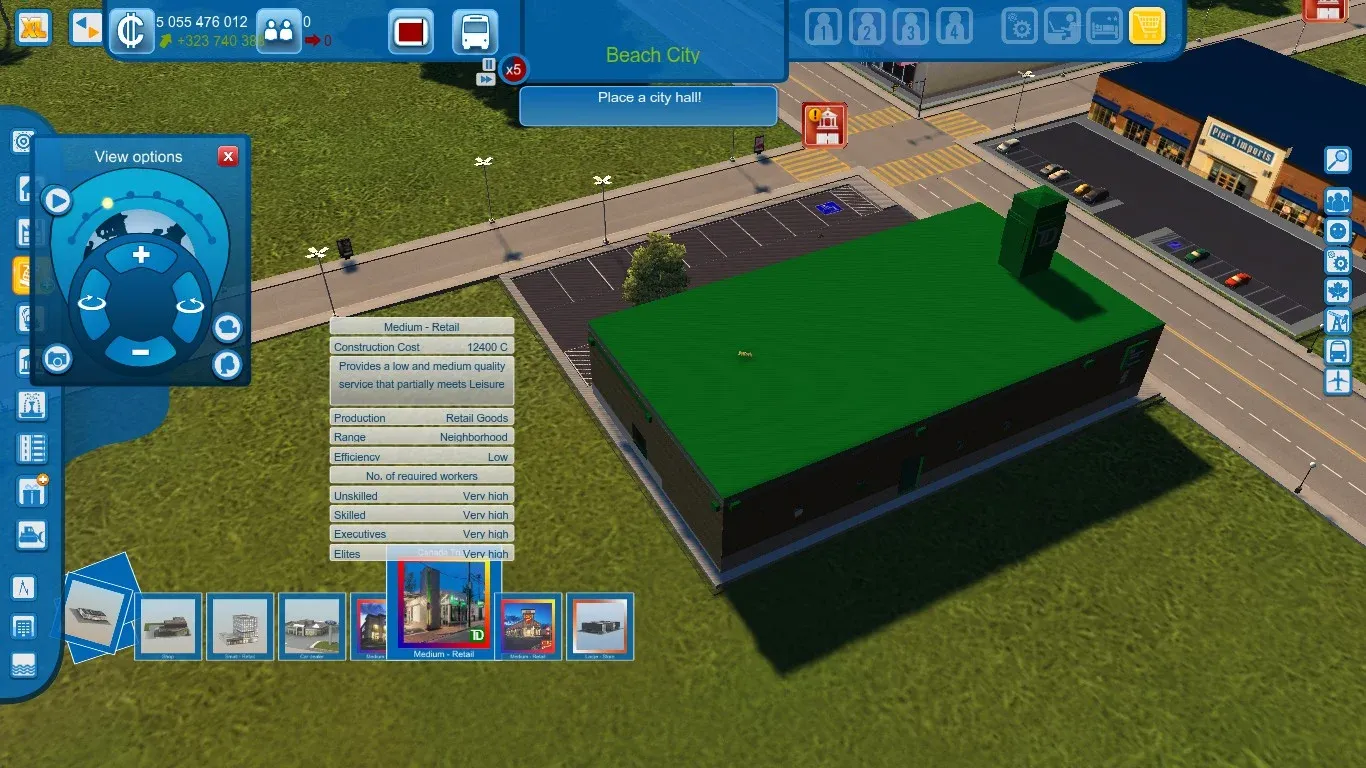The image size is (1366, 768).
Task: Zoom out with the minus button
Action: click(x=141, y=351)
